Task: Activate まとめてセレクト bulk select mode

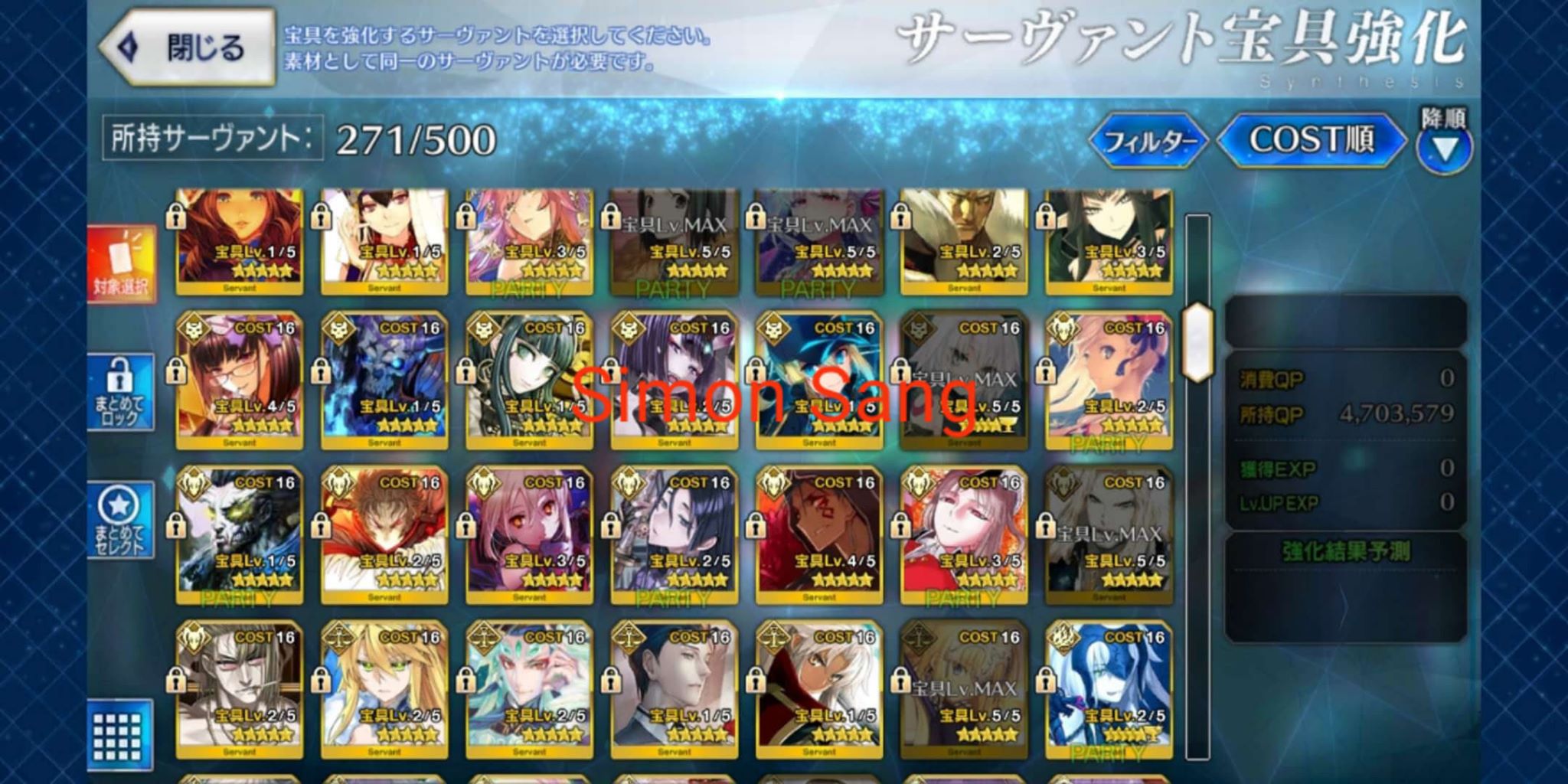Action: 122,521
